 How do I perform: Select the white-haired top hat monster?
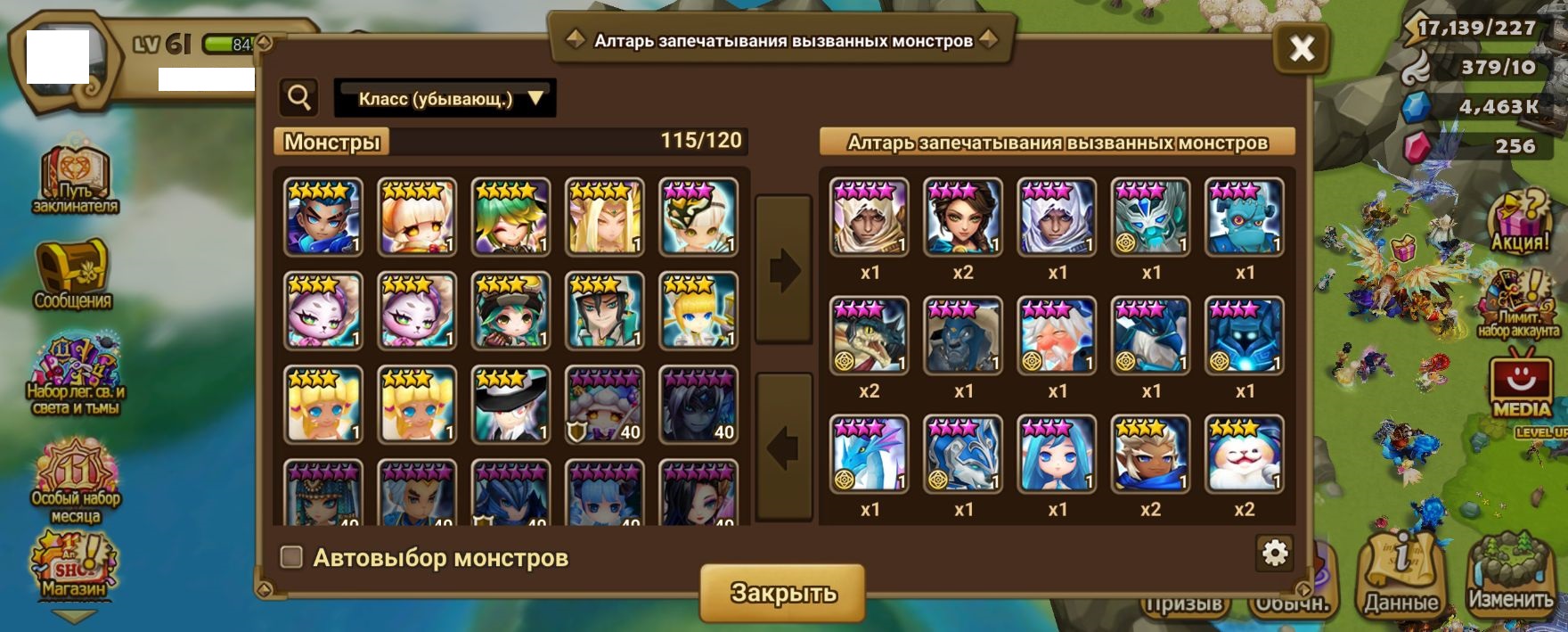[x=510, y=405]
